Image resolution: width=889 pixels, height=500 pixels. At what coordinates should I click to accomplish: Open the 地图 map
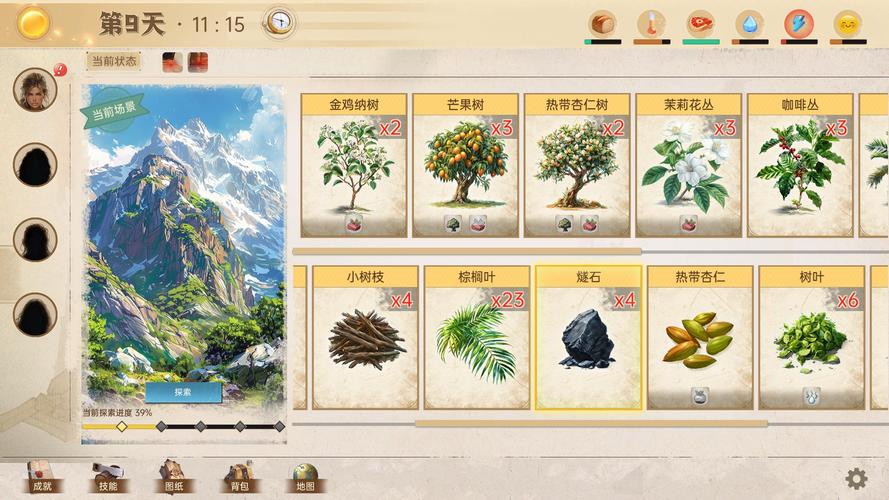pyautogui.click(x=304, y=477)
